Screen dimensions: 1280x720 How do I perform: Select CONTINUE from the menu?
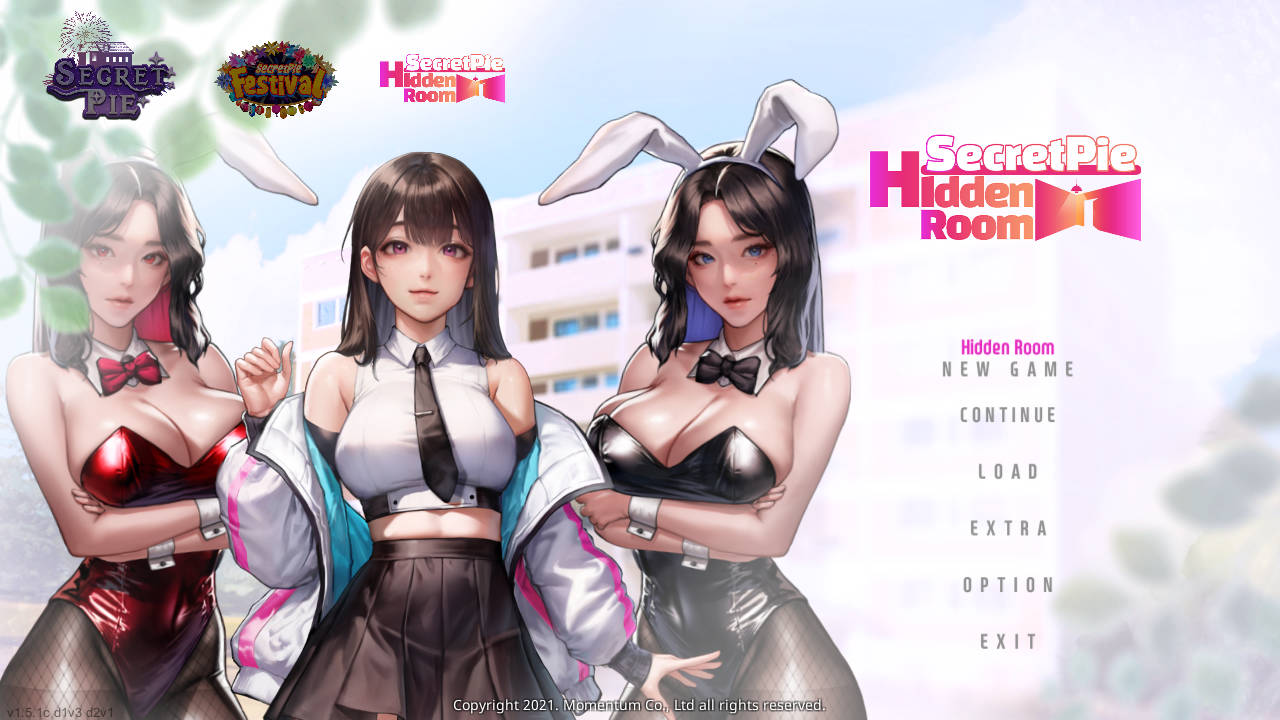click(1007, 415)
